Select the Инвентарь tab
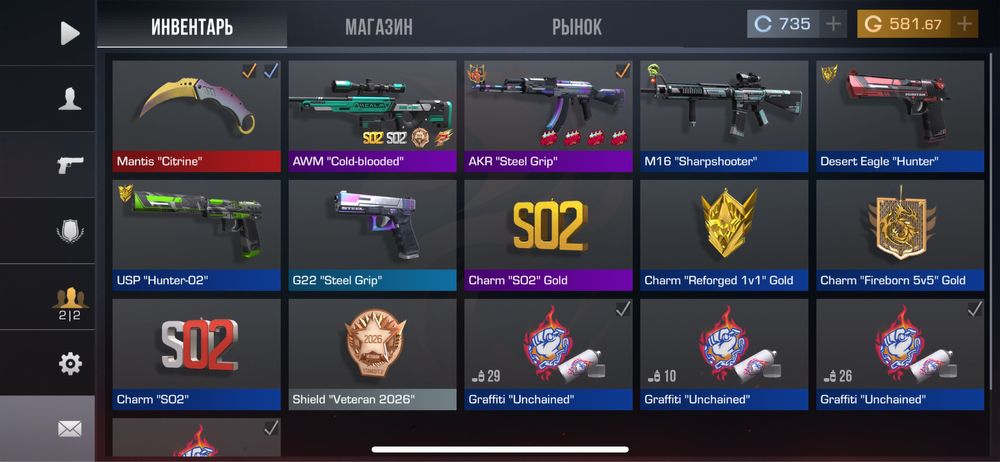Viewport: 1000px width, 462px height. pyautogui.click(x=192, y=27)
